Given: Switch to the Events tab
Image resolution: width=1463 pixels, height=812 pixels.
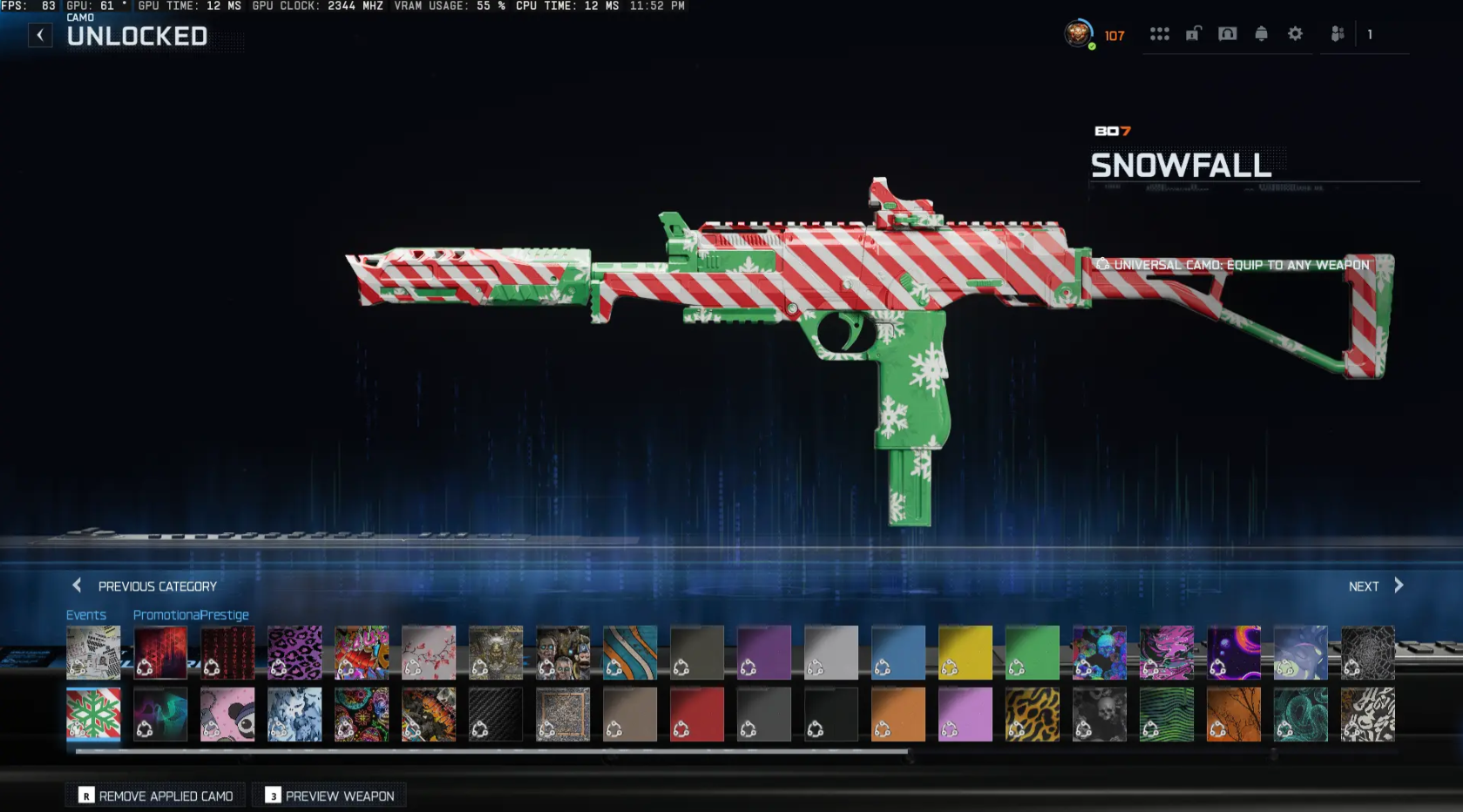Looking at the screenshot, I should point(85,614).
